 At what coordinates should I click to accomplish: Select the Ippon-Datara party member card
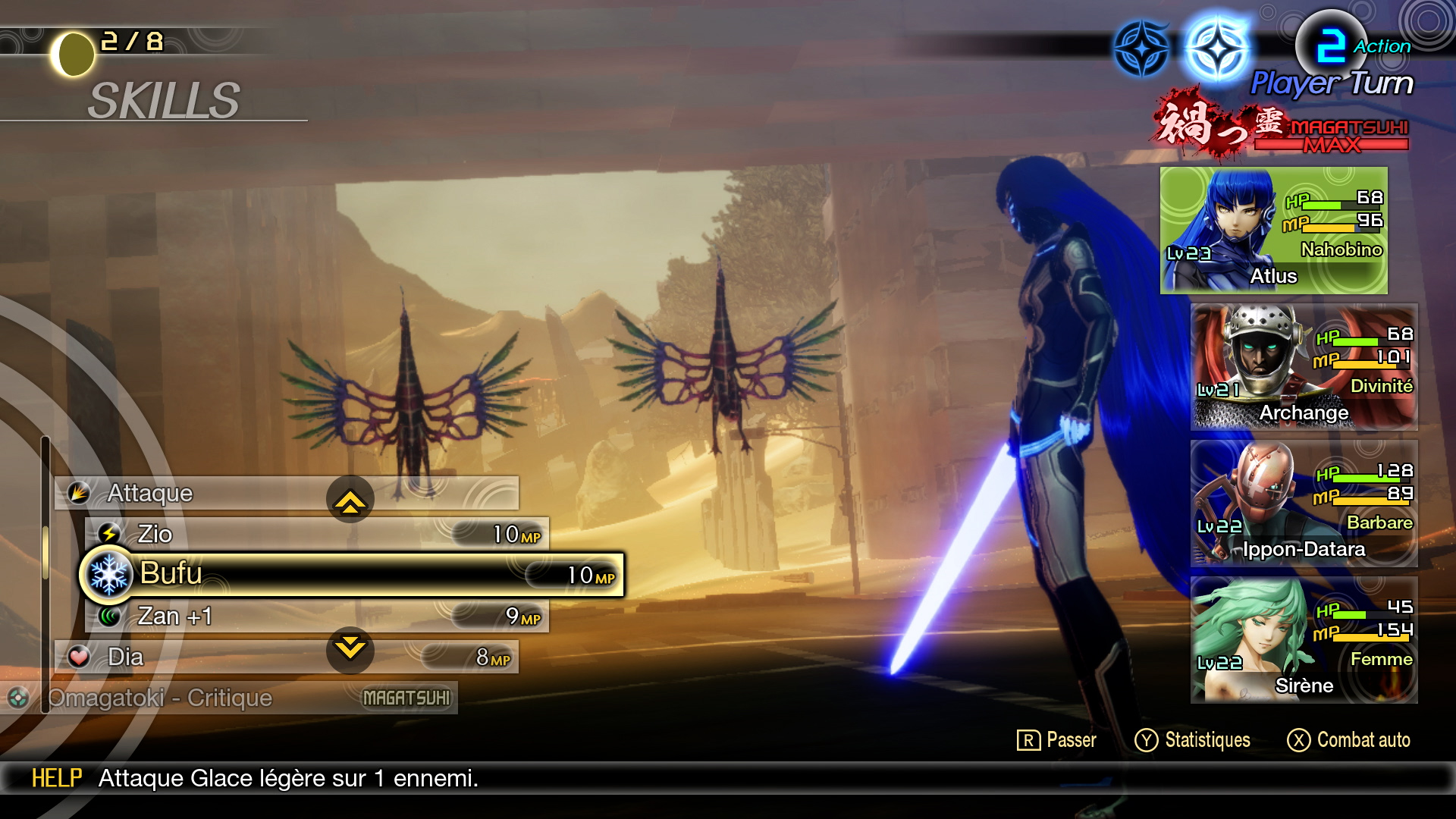(x=1304, y=504)
